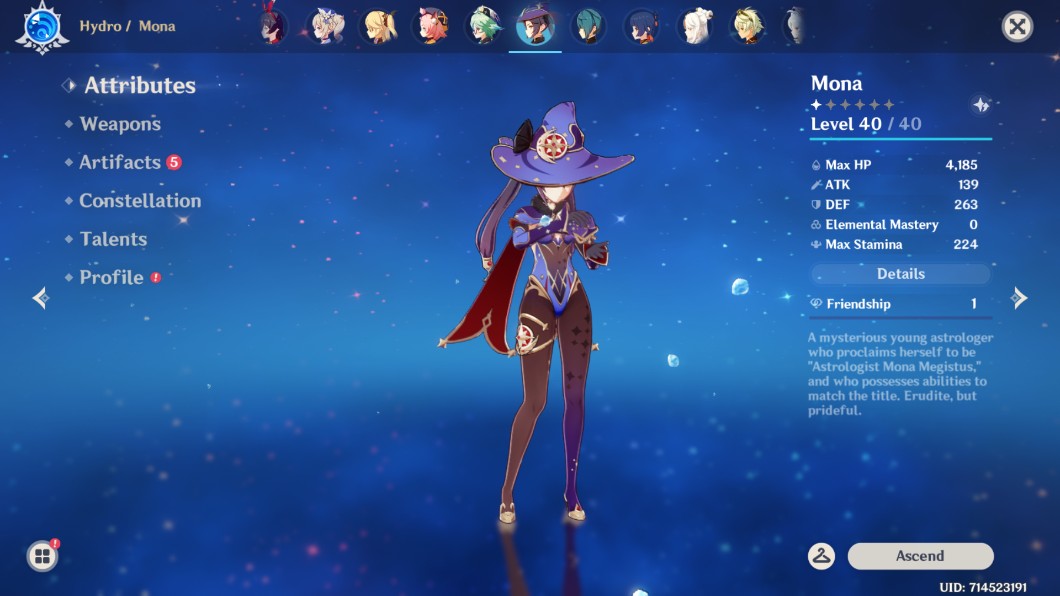This screenshot has height=596, width=1060.
Task: Click the Ascend button
Action: [920, 556]
